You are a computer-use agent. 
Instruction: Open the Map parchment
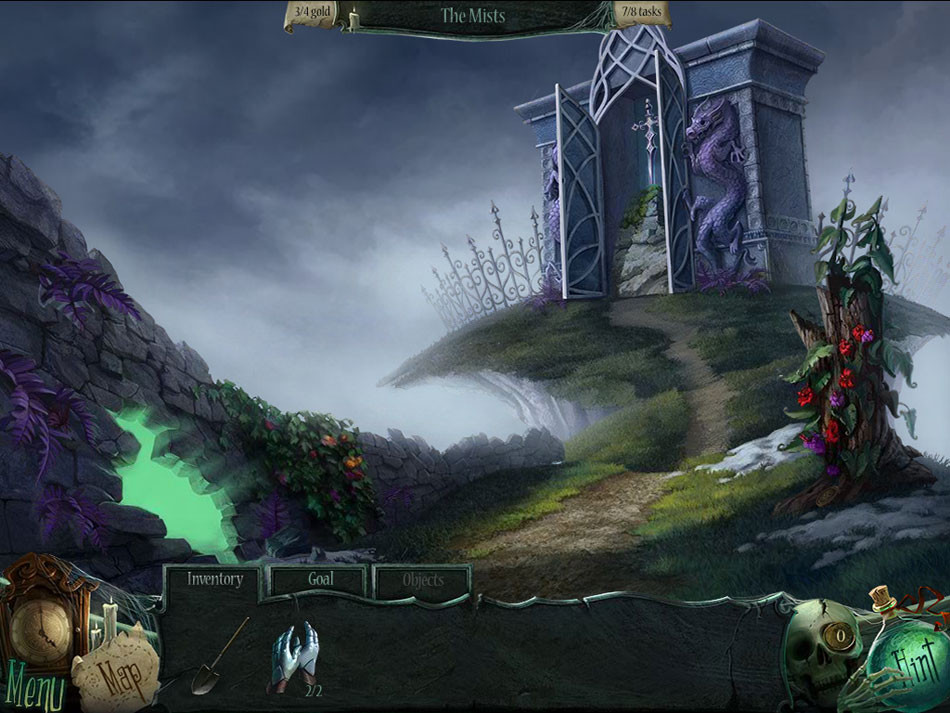[117, 672]
